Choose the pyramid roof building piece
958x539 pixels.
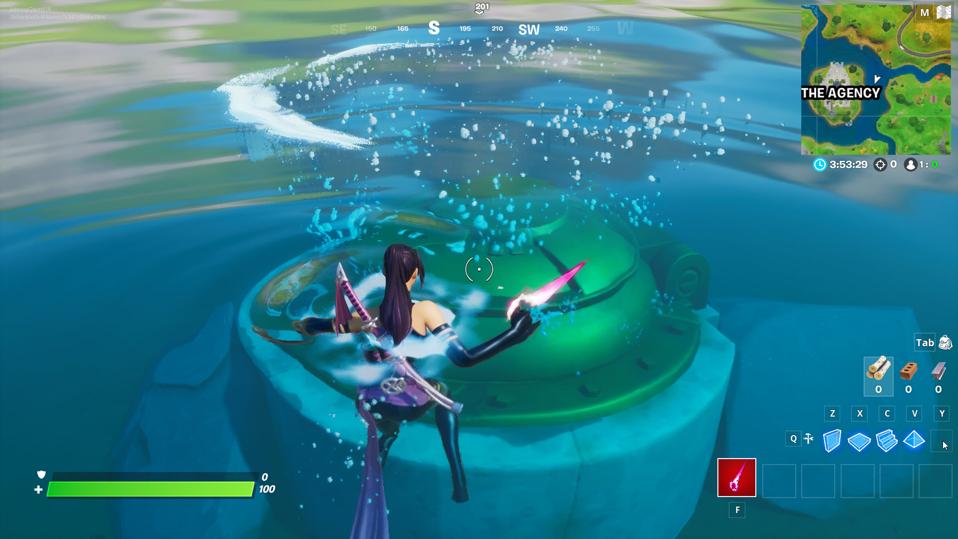point(914,441)
